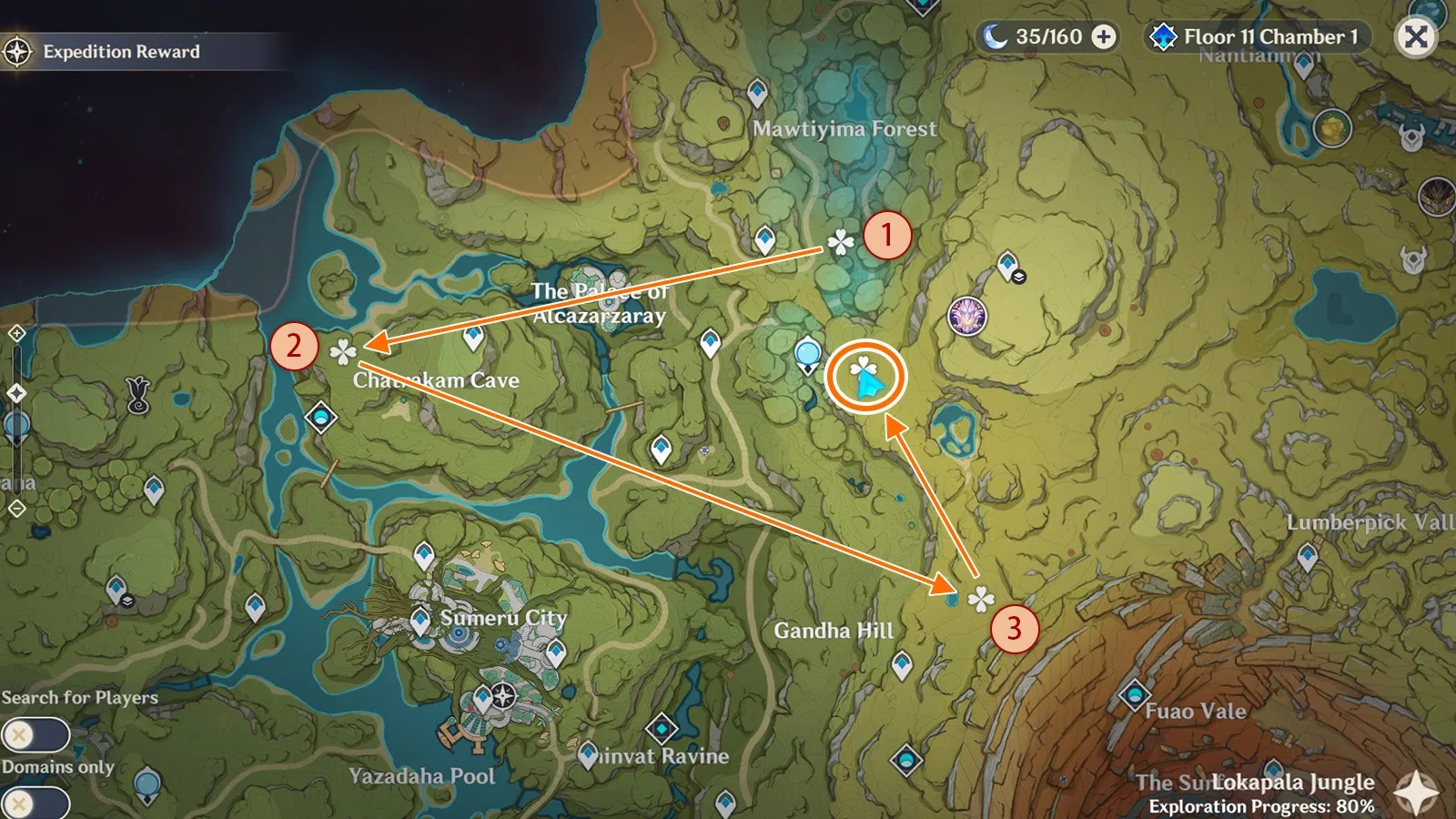Click the domain icon near Chatrakam Cave
This screenshot has width=1456, height=819.
pos(320,418)
